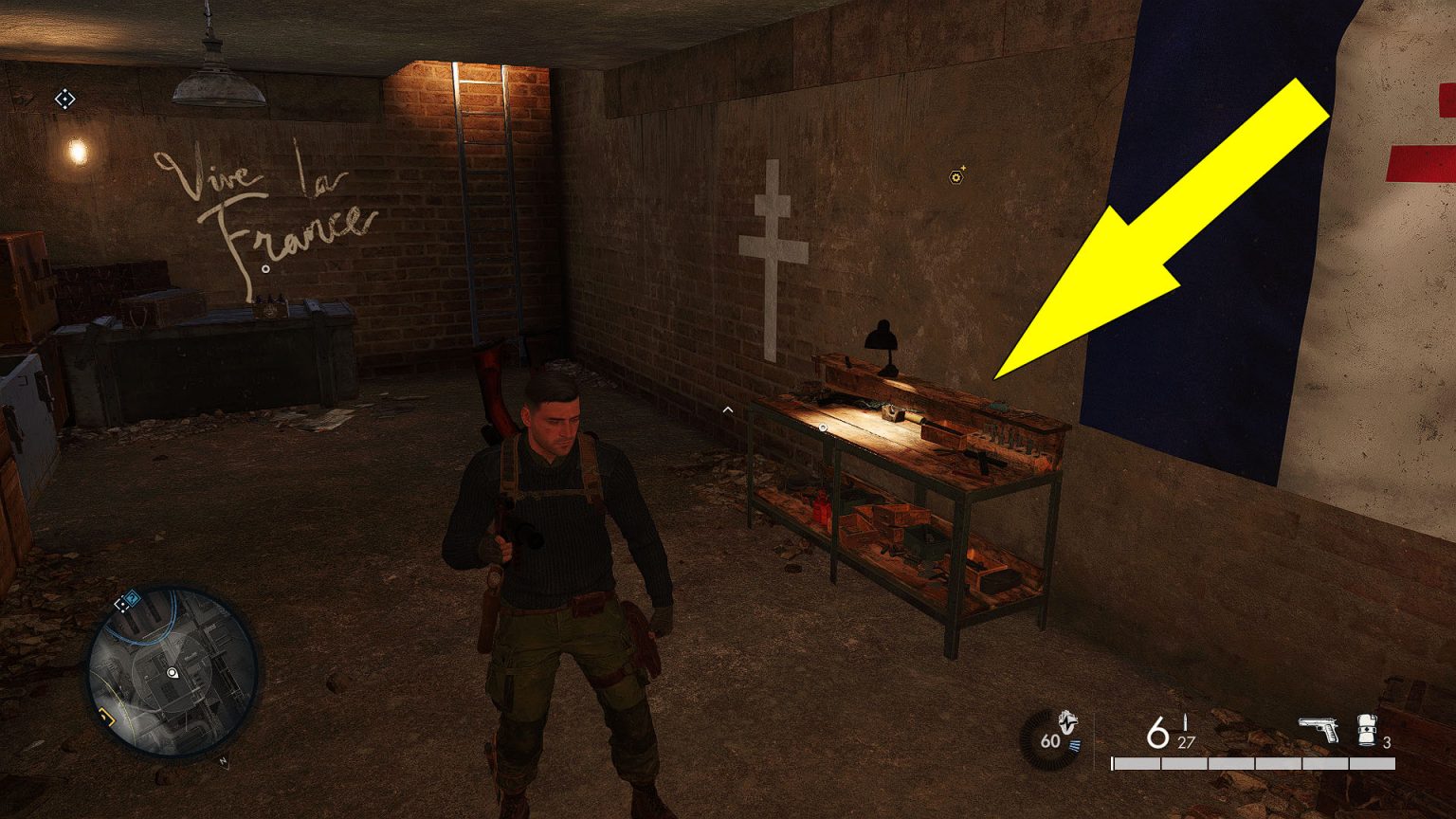Click the compass north arrow below the minimap
This screenshot has width=1456, height=819.
coord(224,759)
